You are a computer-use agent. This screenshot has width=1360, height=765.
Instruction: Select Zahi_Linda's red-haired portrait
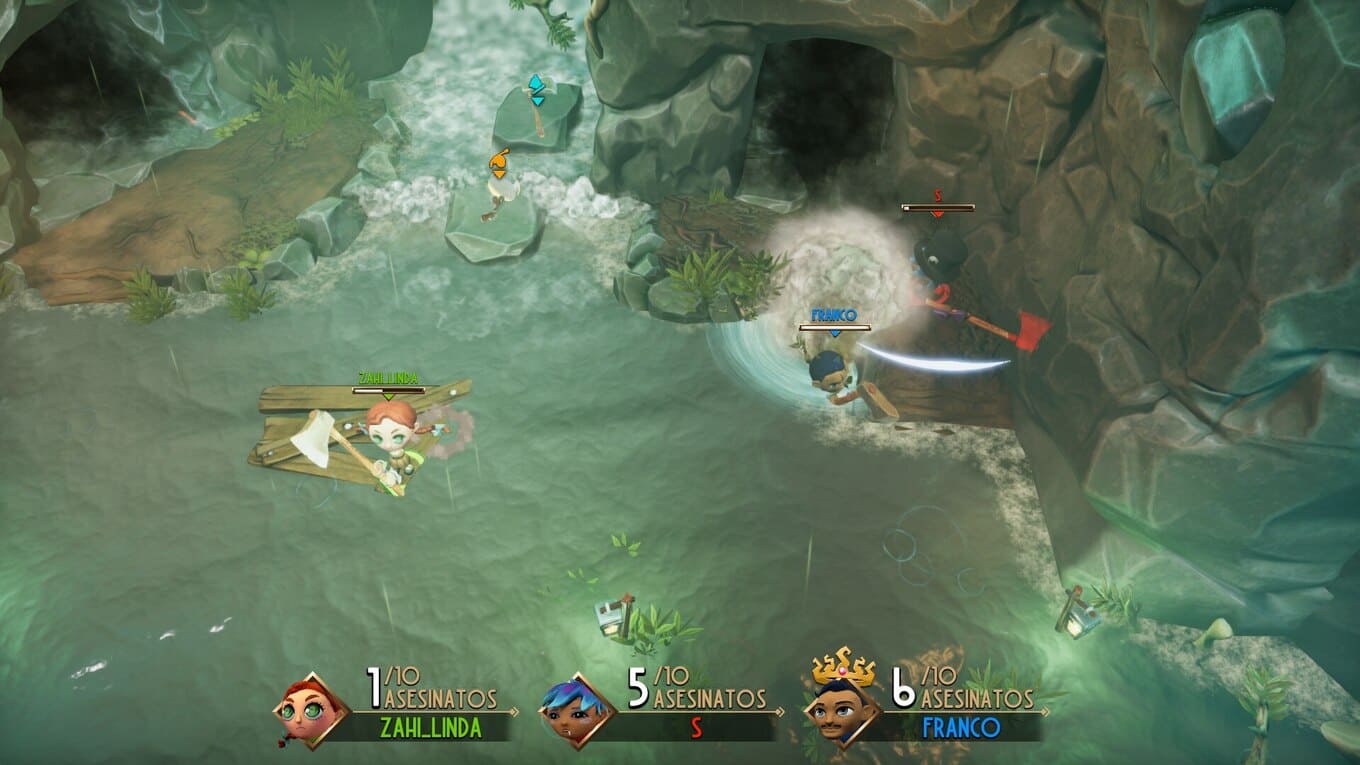pos(311,710)
